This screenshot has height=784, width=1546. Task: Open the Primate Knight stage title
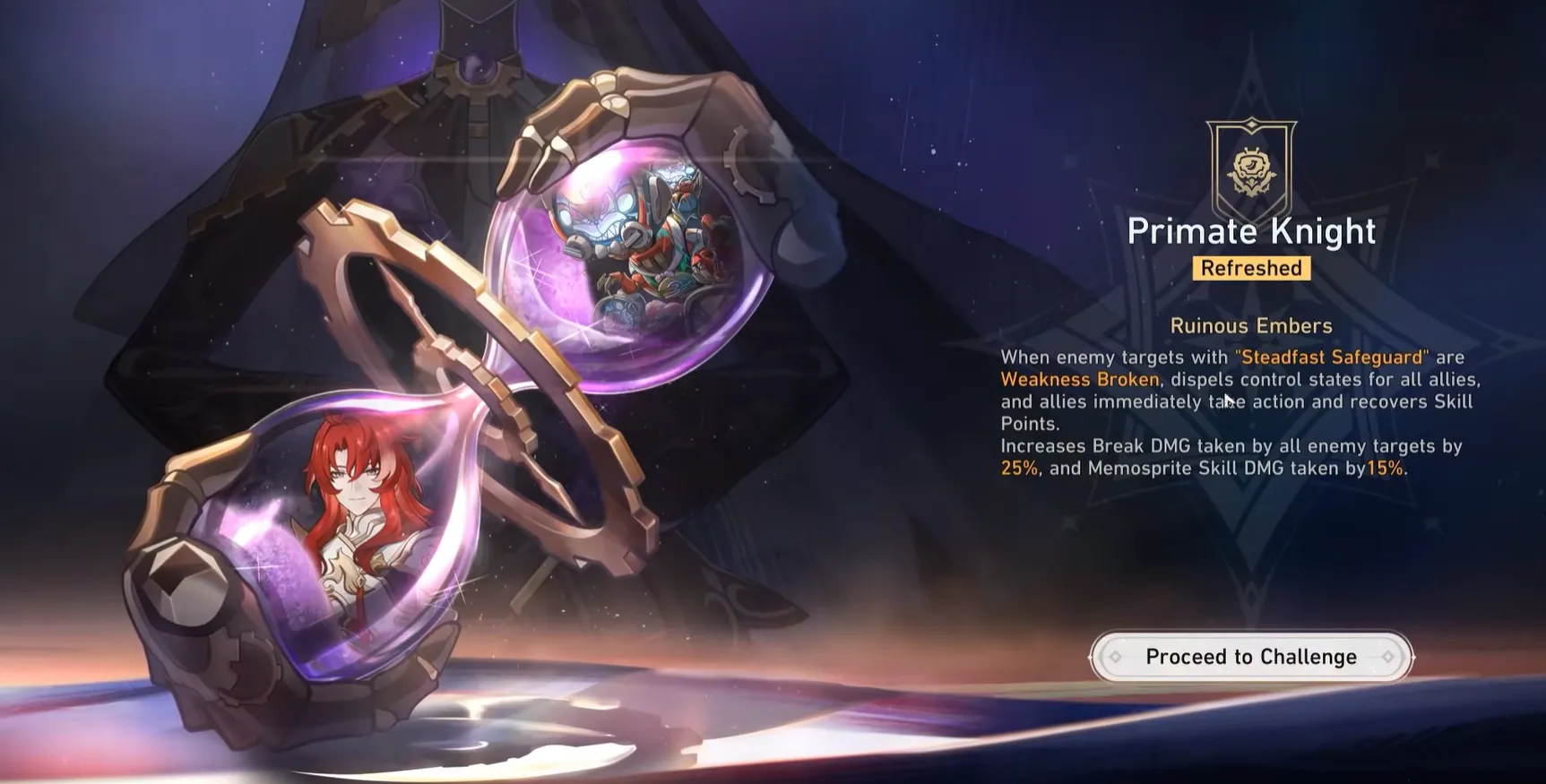tap(1251, 230)
